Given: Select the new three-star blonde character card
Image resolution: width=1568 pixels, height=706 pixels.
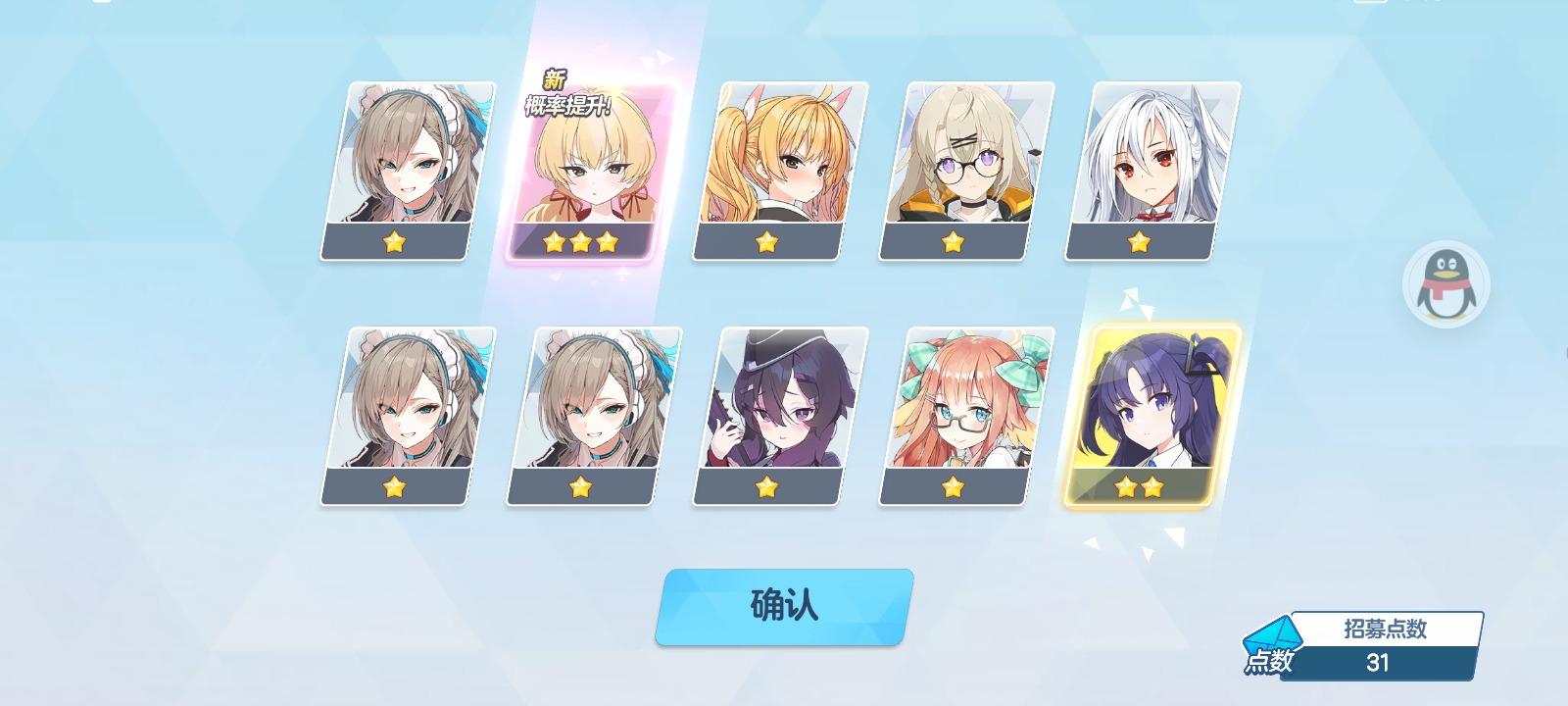Looking at the screenshot, I should [x=590, y=173].
